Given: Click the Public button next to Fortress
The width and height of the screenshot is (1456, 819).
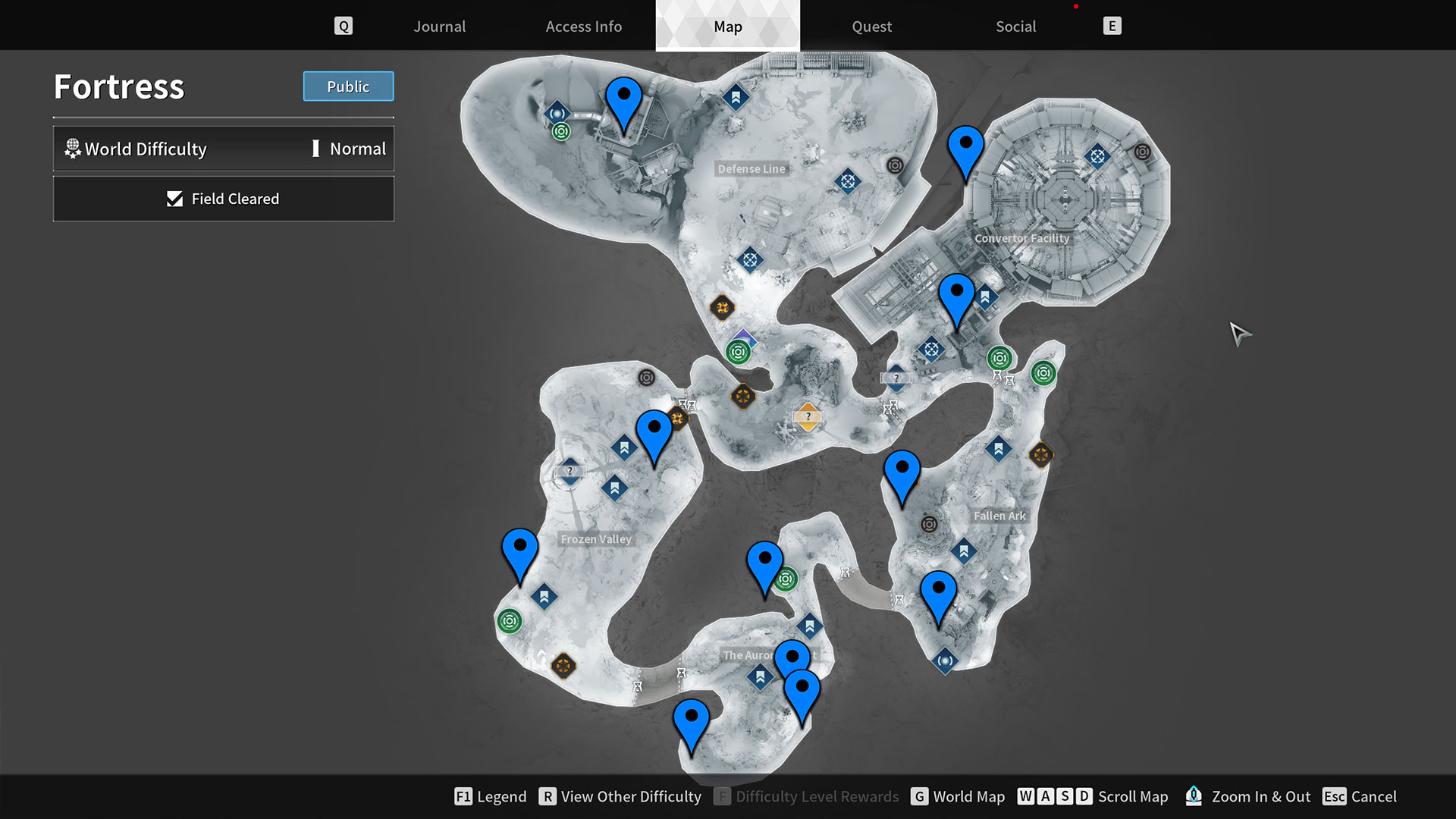Looking at the screenshot, I should tap(348, 86).
